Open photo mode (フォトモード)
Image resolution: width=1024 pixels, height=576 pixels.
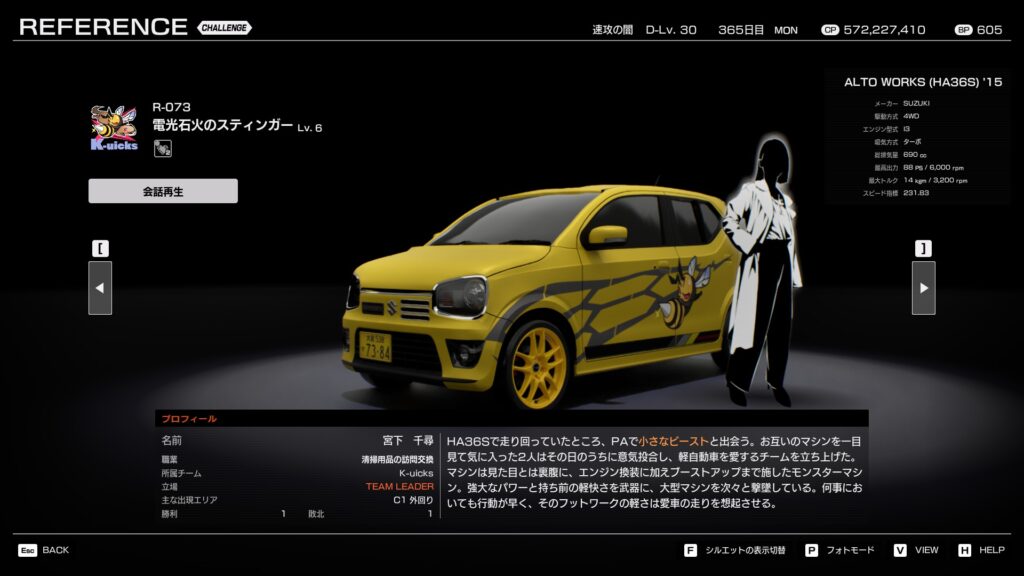pyautogui.click(x=838, y=550)
